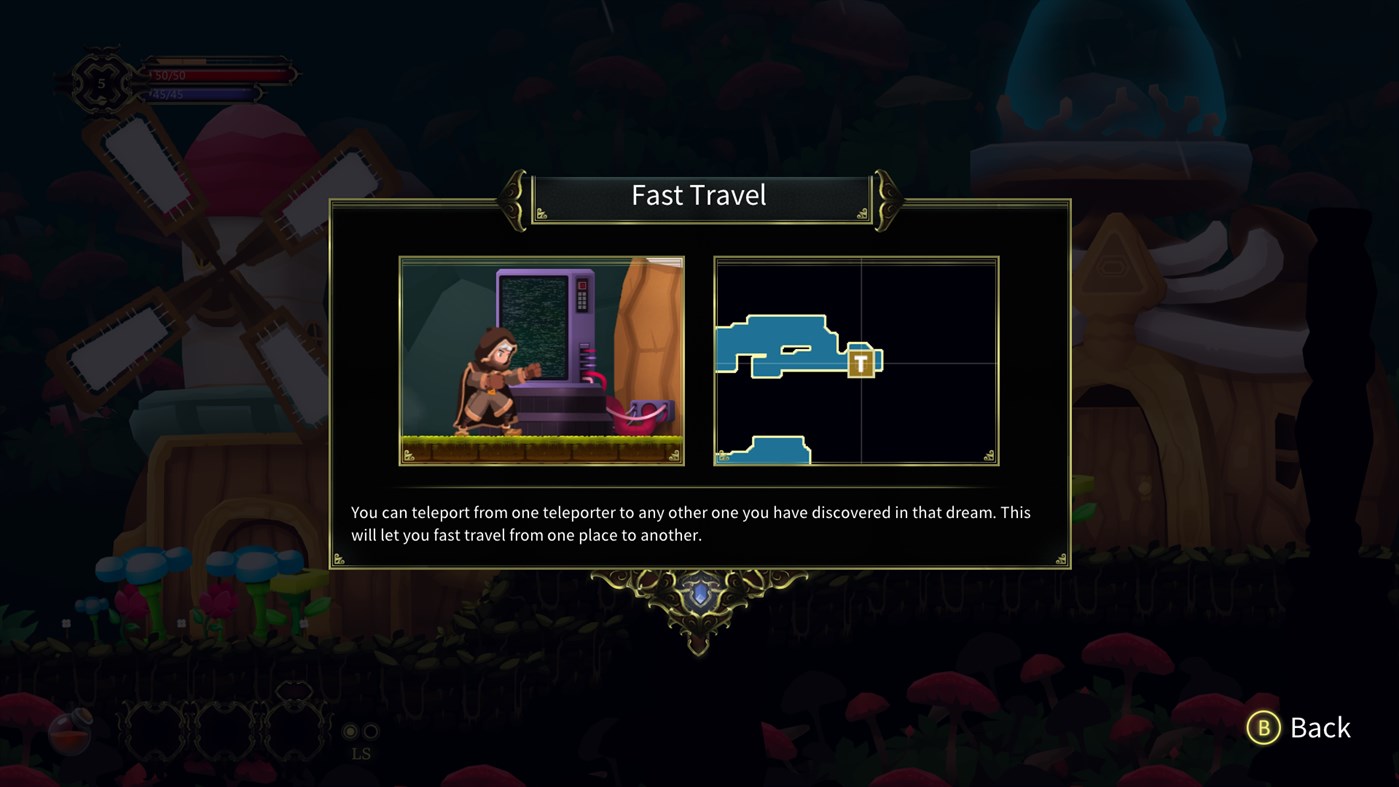Click the LS stick indicator

click(x=361, y=752)
